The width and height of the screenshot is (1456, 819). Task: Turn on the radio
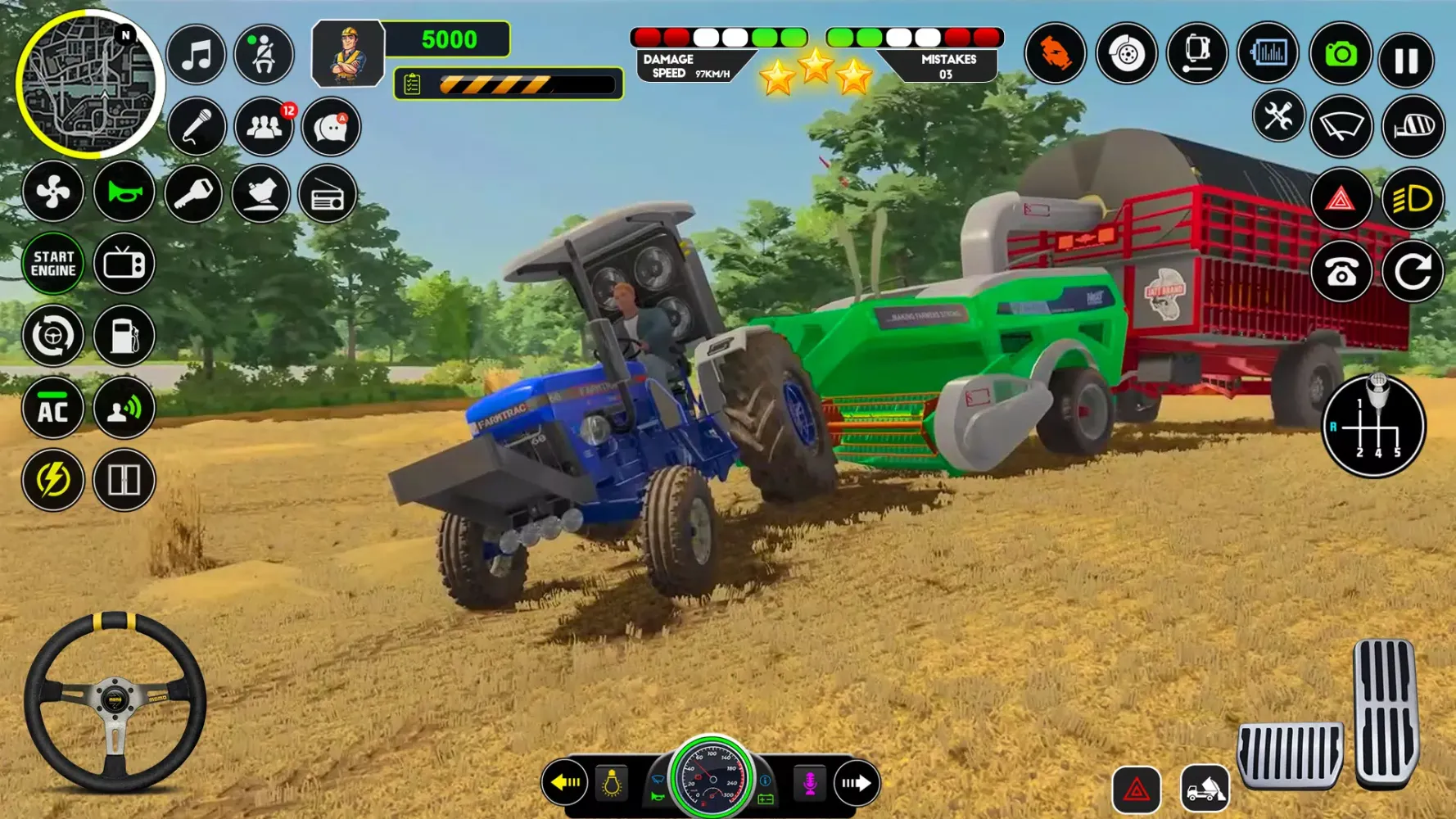point(328,195)
